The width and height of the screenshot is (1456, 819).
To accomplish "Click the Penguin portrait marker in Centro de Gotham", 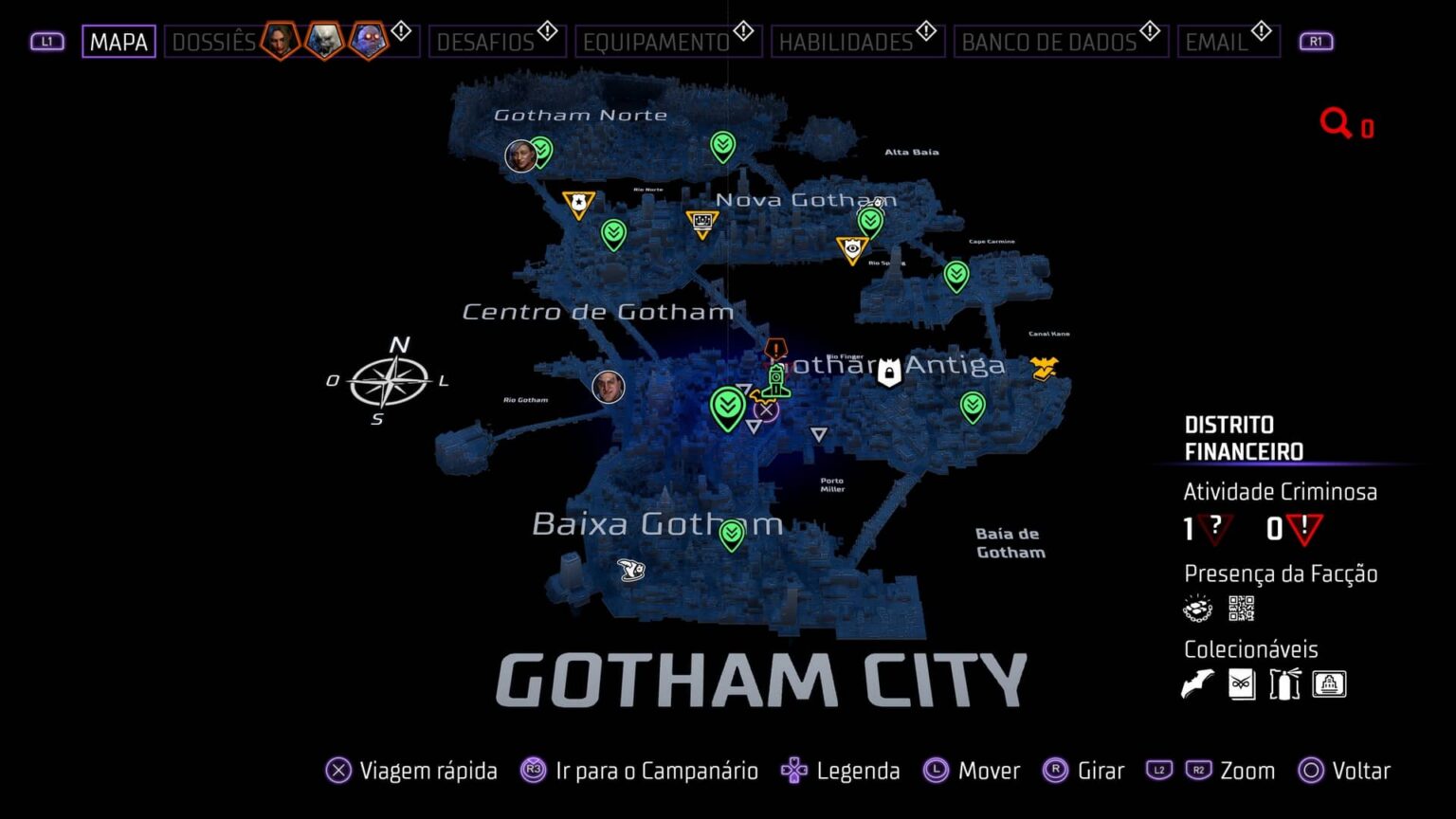I will click(x=609, y=388).
